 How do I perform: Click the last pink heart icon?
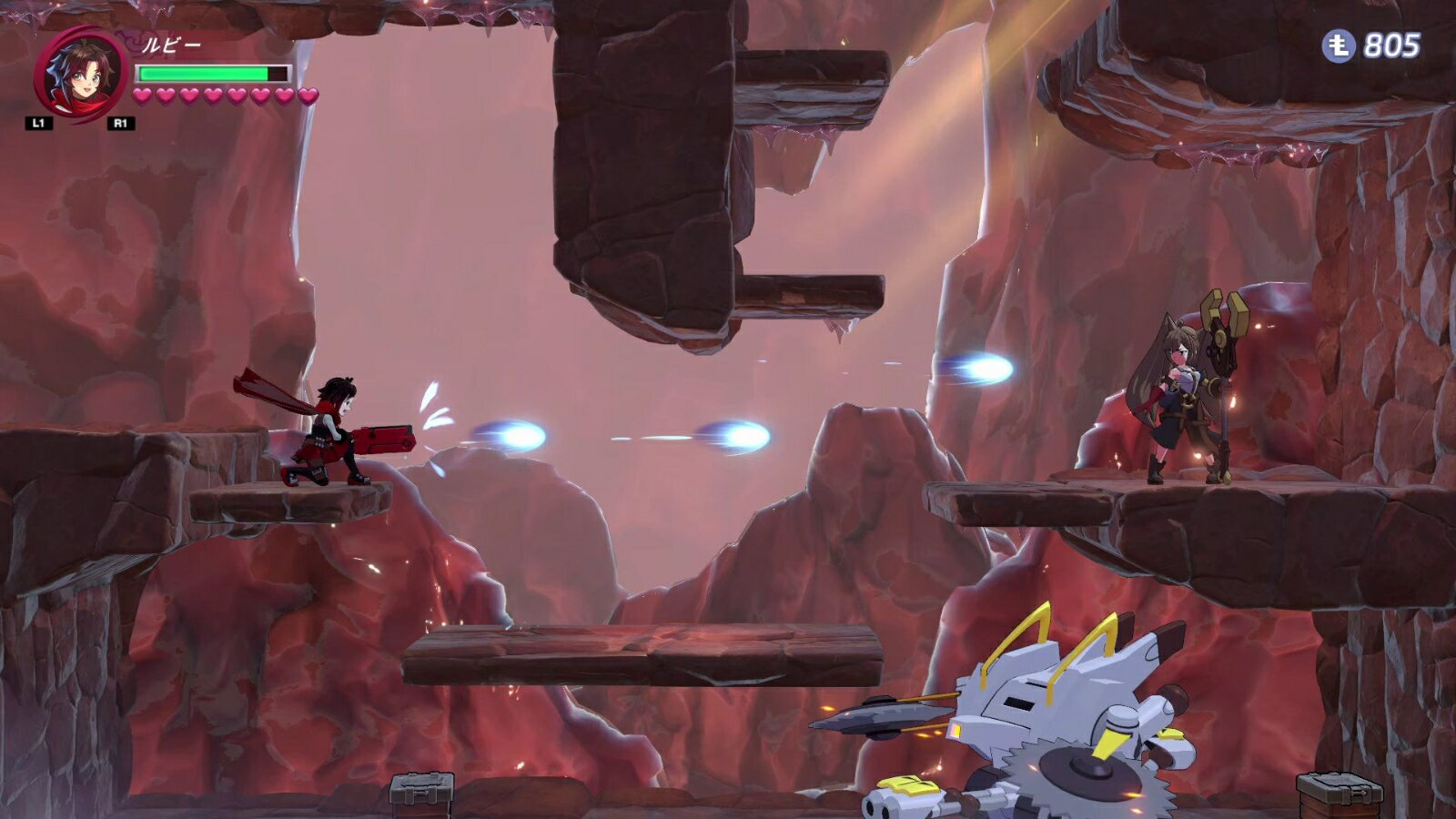click(x=308, y=96)
